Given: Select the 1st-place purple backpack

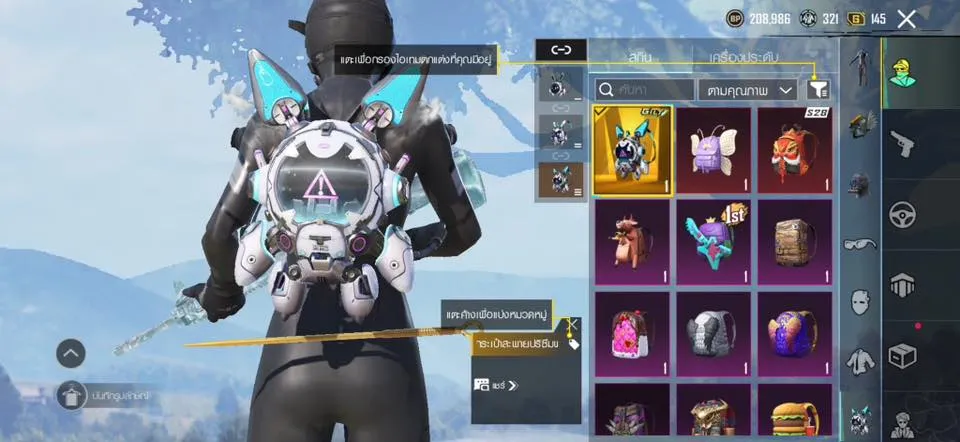Looking at the screenshot, I should click(713, 242).
